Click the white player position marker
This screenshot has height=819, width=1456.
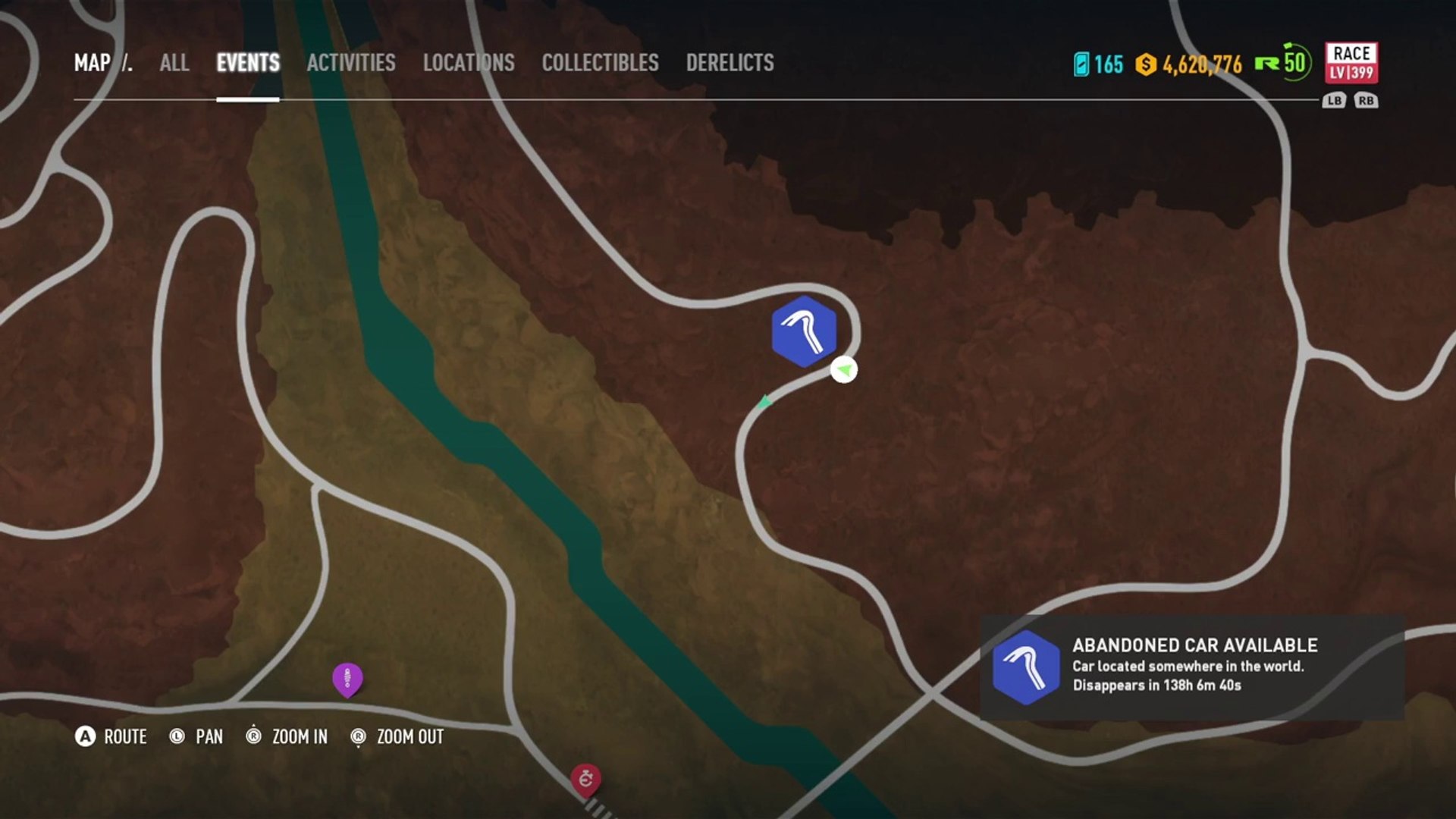pos(843,370)
